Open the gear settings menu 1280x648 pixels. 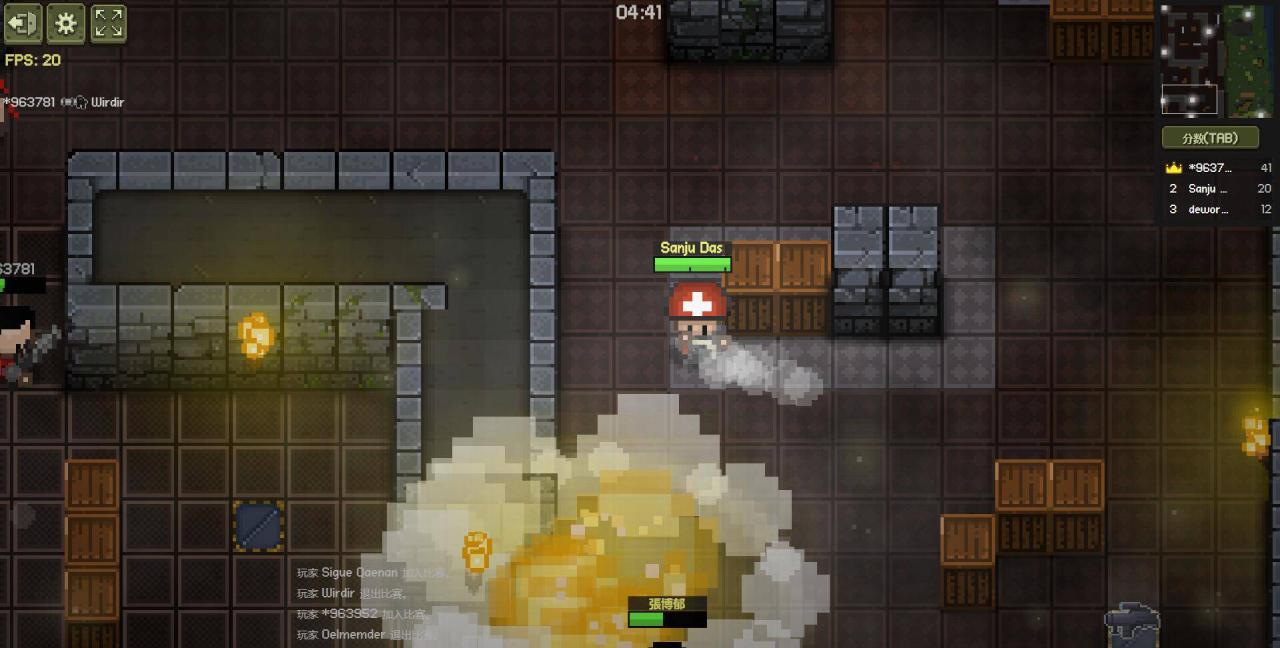coord(66,23)
